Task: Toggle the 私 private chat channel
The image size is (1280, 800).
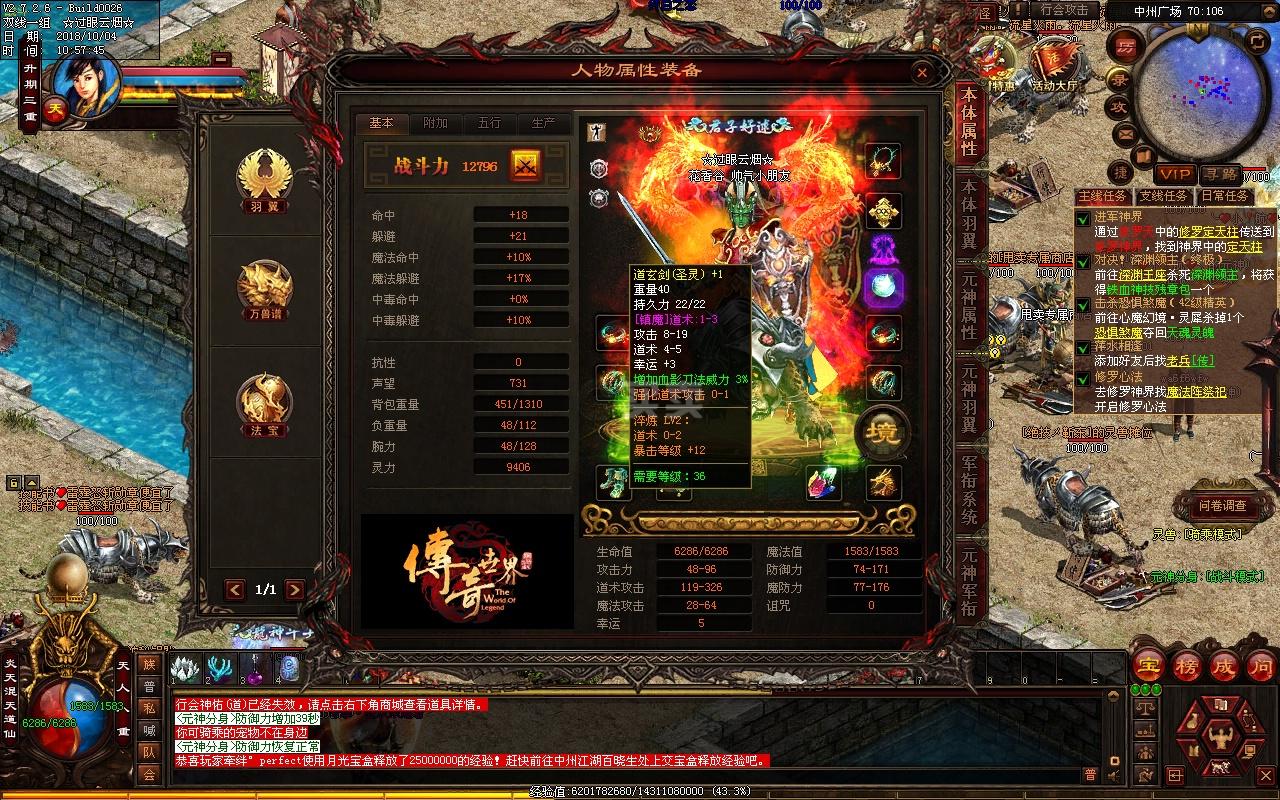Action: tap(151, 707)
